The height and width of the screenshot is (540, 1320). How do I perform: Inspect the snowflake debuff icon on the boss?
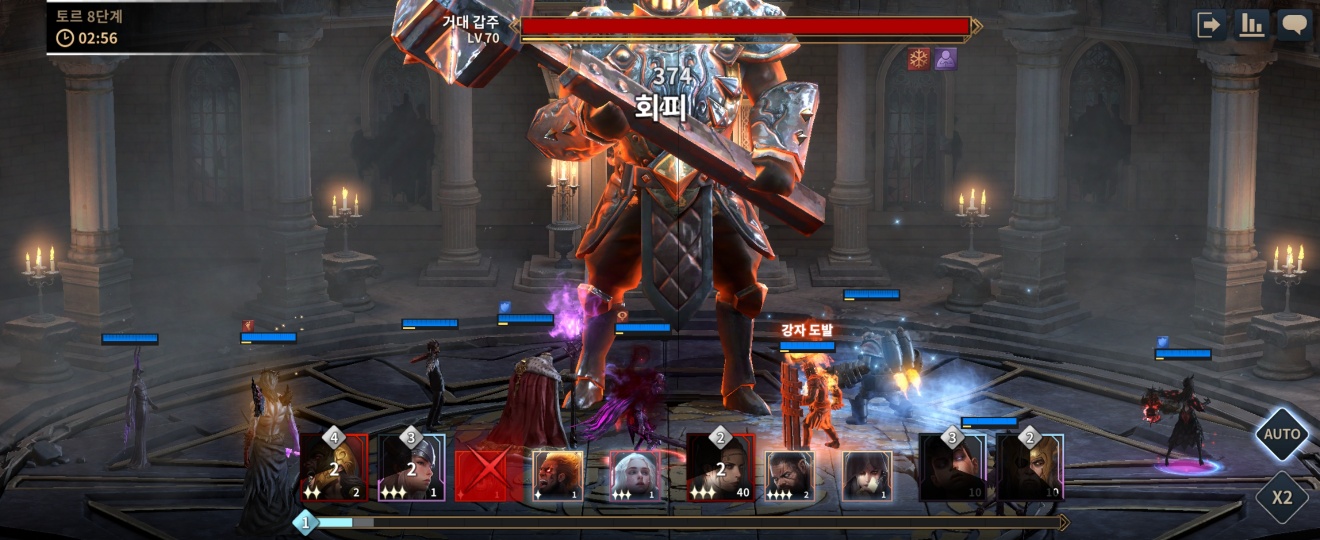919,59
